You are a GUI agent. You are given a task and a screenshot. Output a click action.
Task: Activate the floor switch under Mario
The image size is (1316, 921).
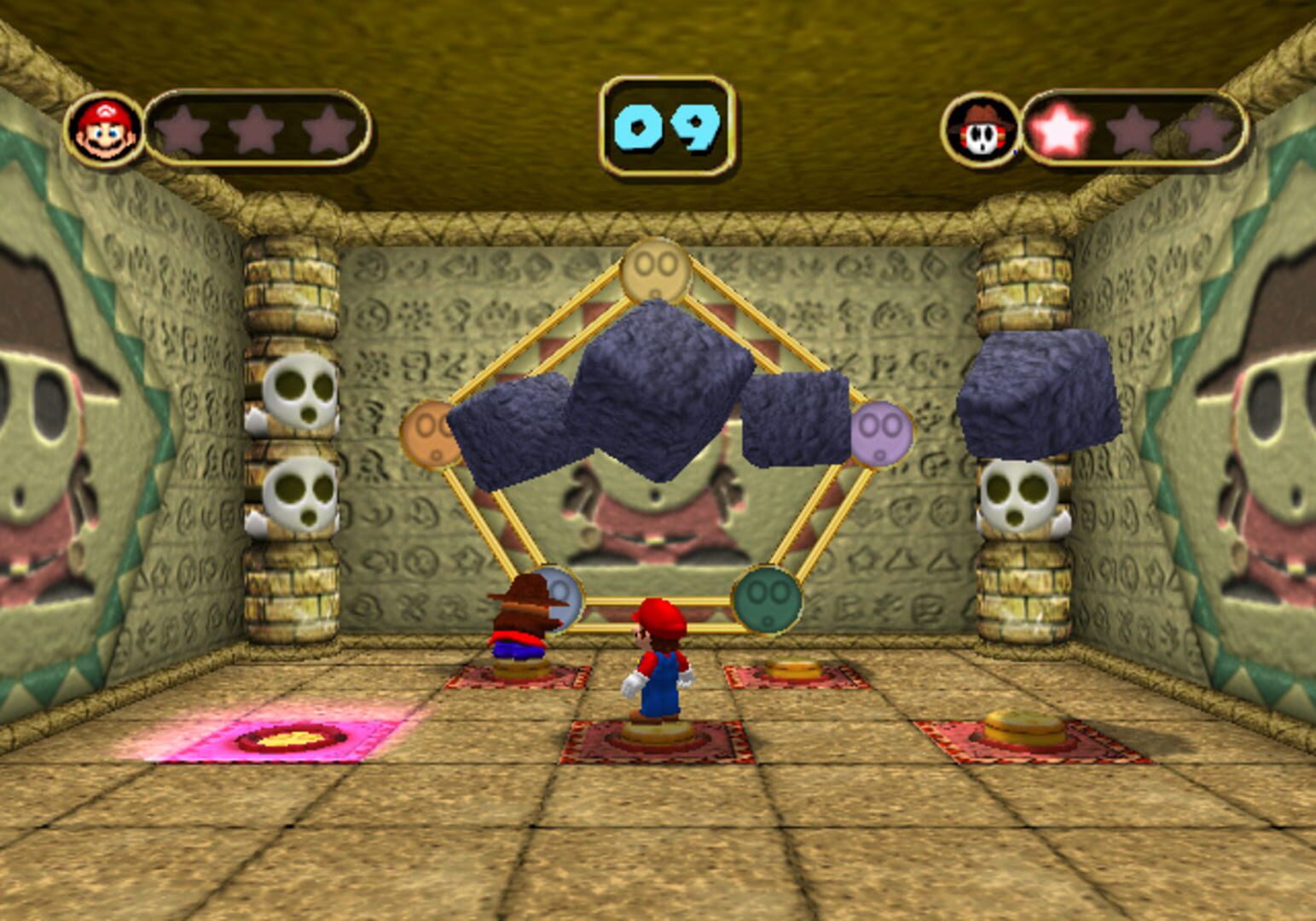[x=657, y=735]
